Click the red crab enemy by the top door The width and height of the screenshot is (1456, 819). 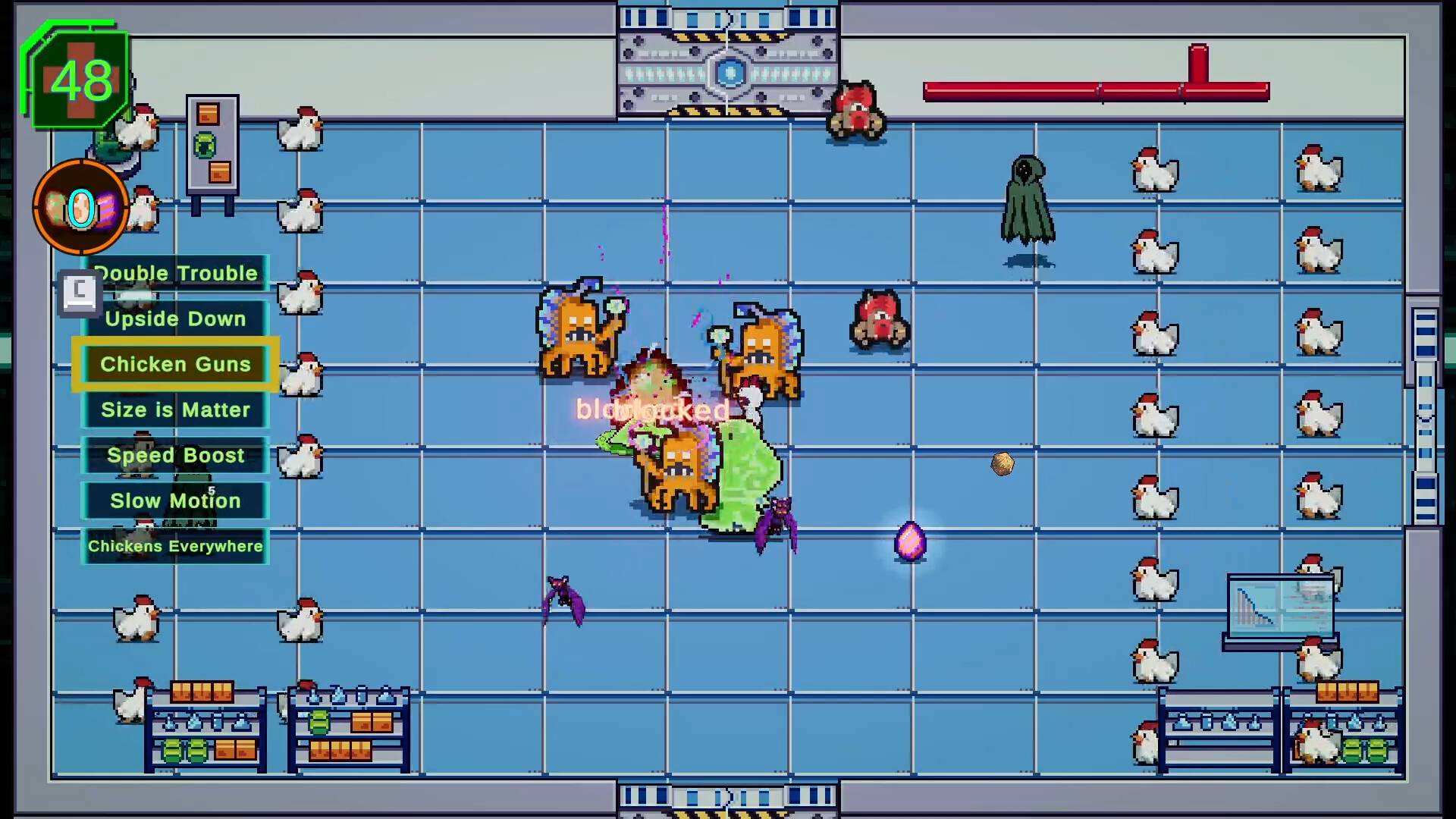point(855,110)
